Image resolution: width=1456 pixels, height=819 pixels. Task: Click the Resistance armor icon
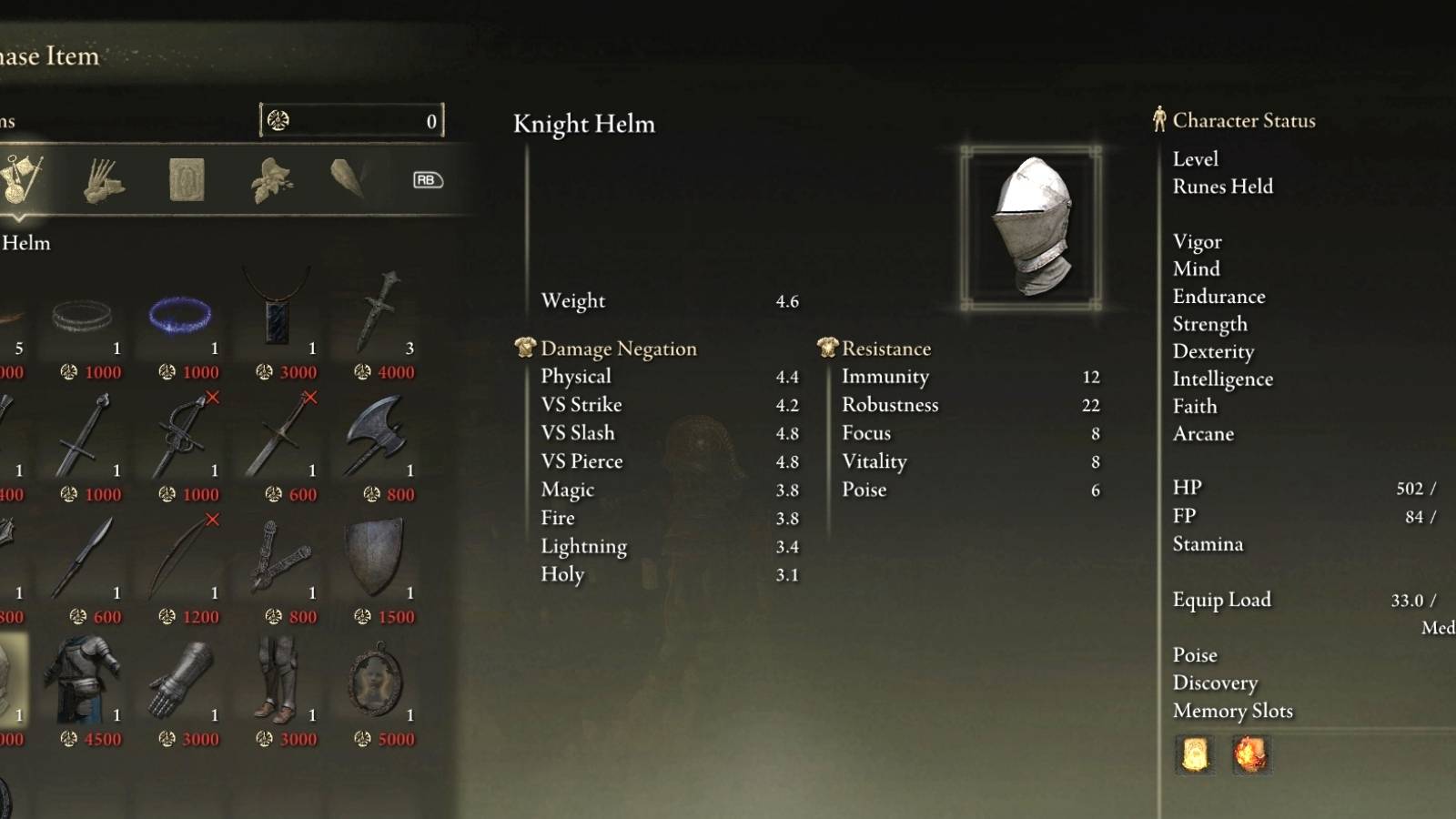(x=826, y=347)
